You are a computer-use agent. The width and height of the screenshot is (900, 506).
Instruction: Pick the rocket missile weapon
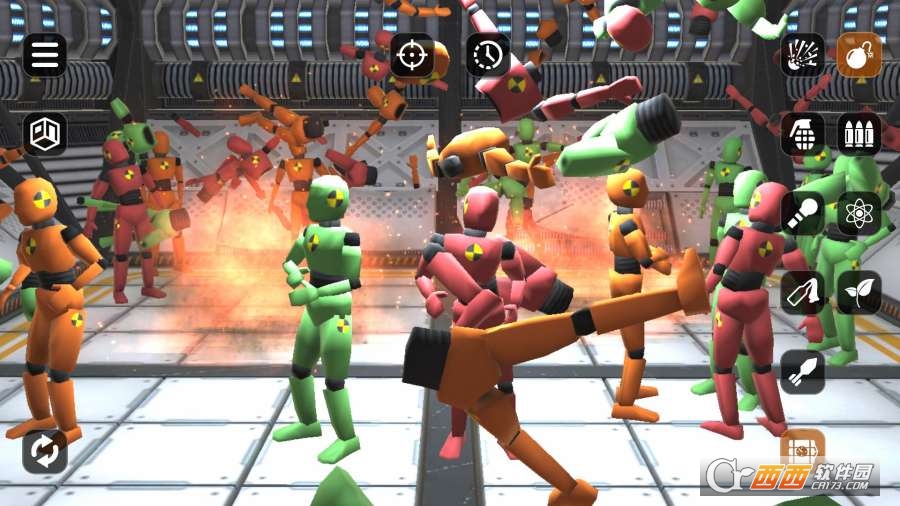[803, 372]
